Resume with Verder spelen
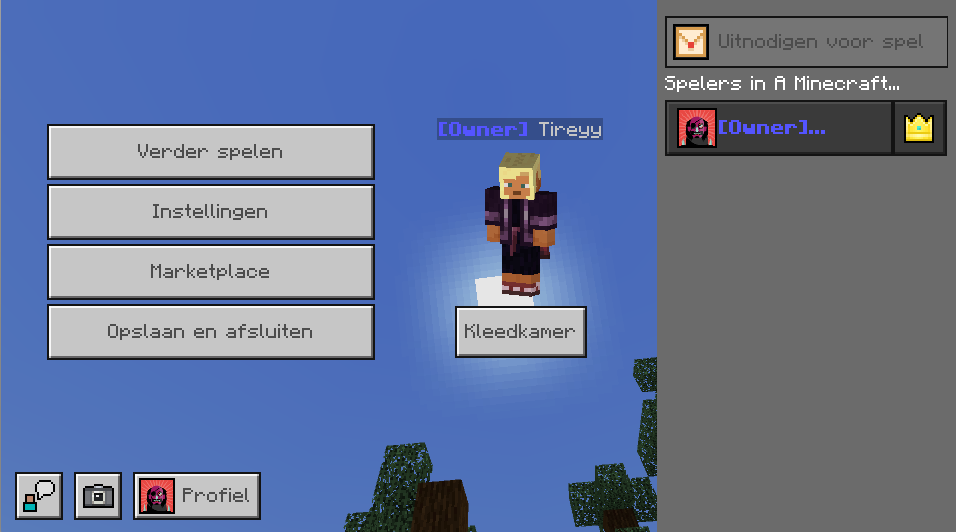Screen dimensions: 956x532 [x=210, y=152]
